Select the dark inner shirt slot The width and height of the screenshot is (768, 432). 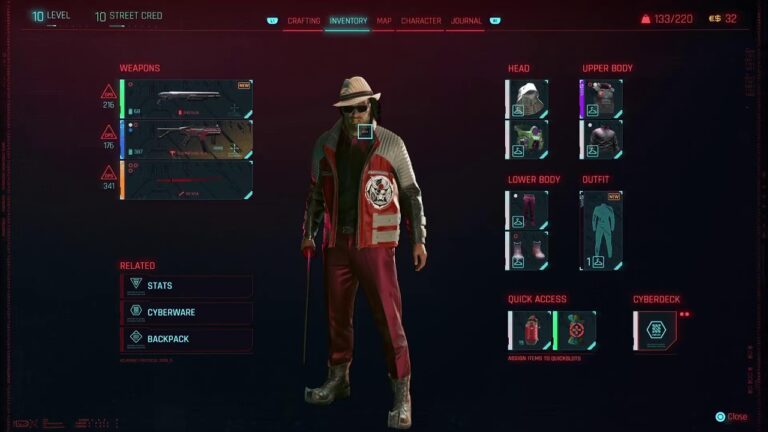point(602,139)
